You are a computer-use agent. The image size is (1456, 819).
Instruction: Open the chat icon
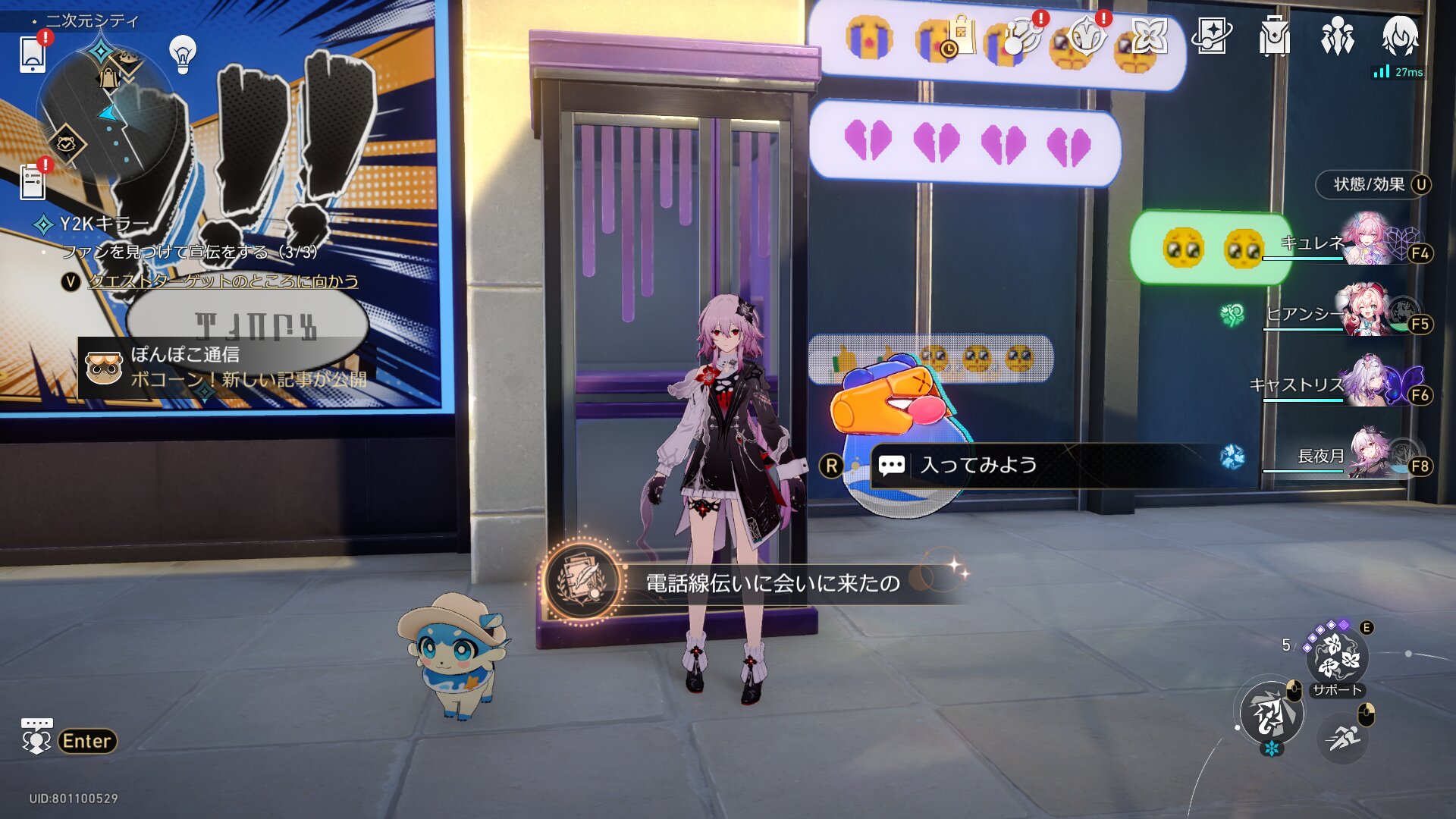[x=36, y=736]
